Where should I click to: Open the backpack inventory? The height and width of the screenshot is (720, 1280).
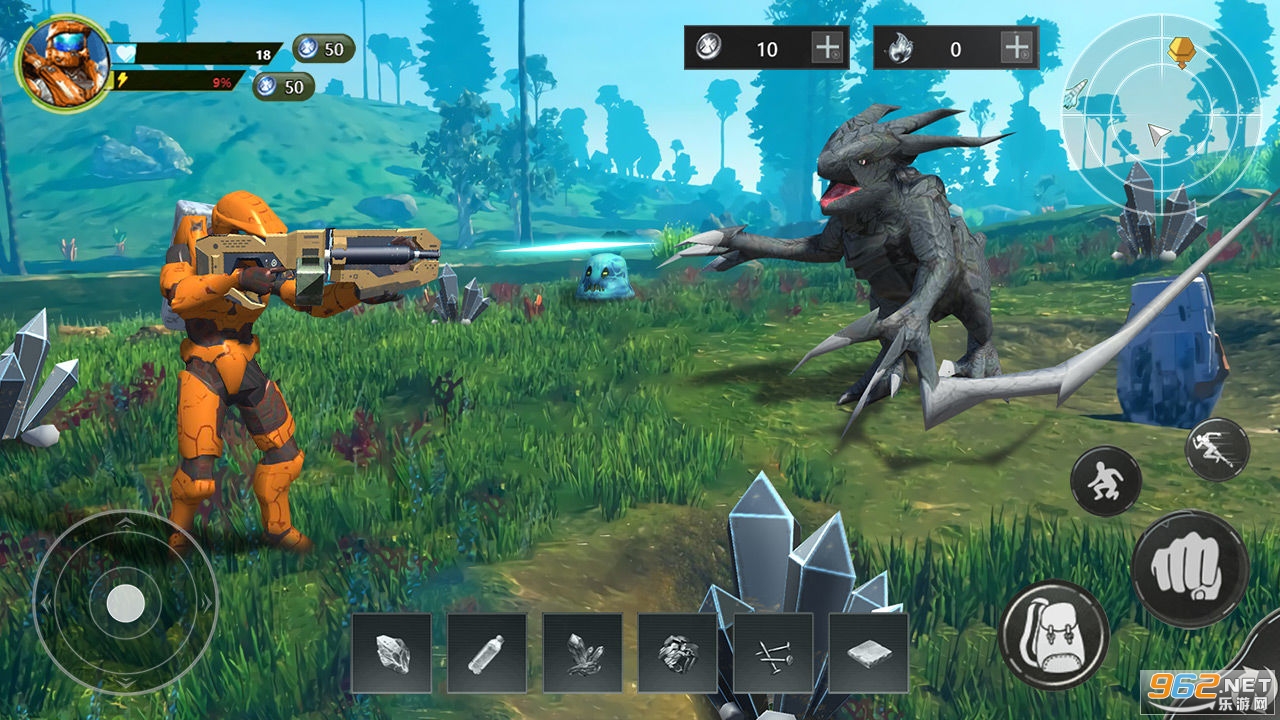tap(1053, 635)
